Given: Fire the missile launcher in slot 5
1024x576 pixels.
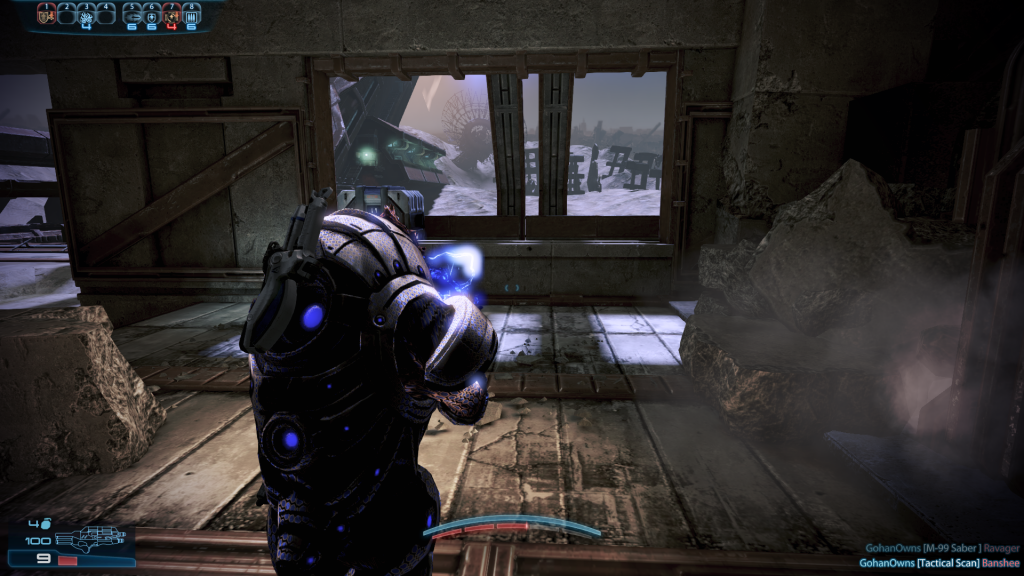Looking at the screenshot, I should (x=131, y=14).
